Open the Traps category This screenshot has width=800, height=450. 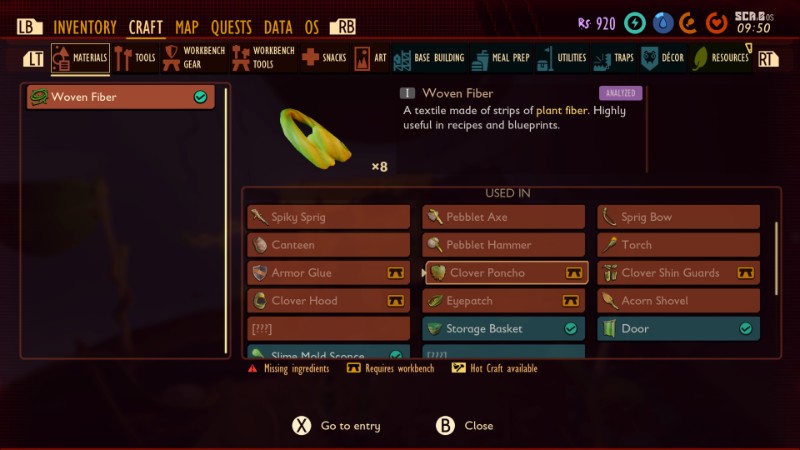[x=614, y=58]
